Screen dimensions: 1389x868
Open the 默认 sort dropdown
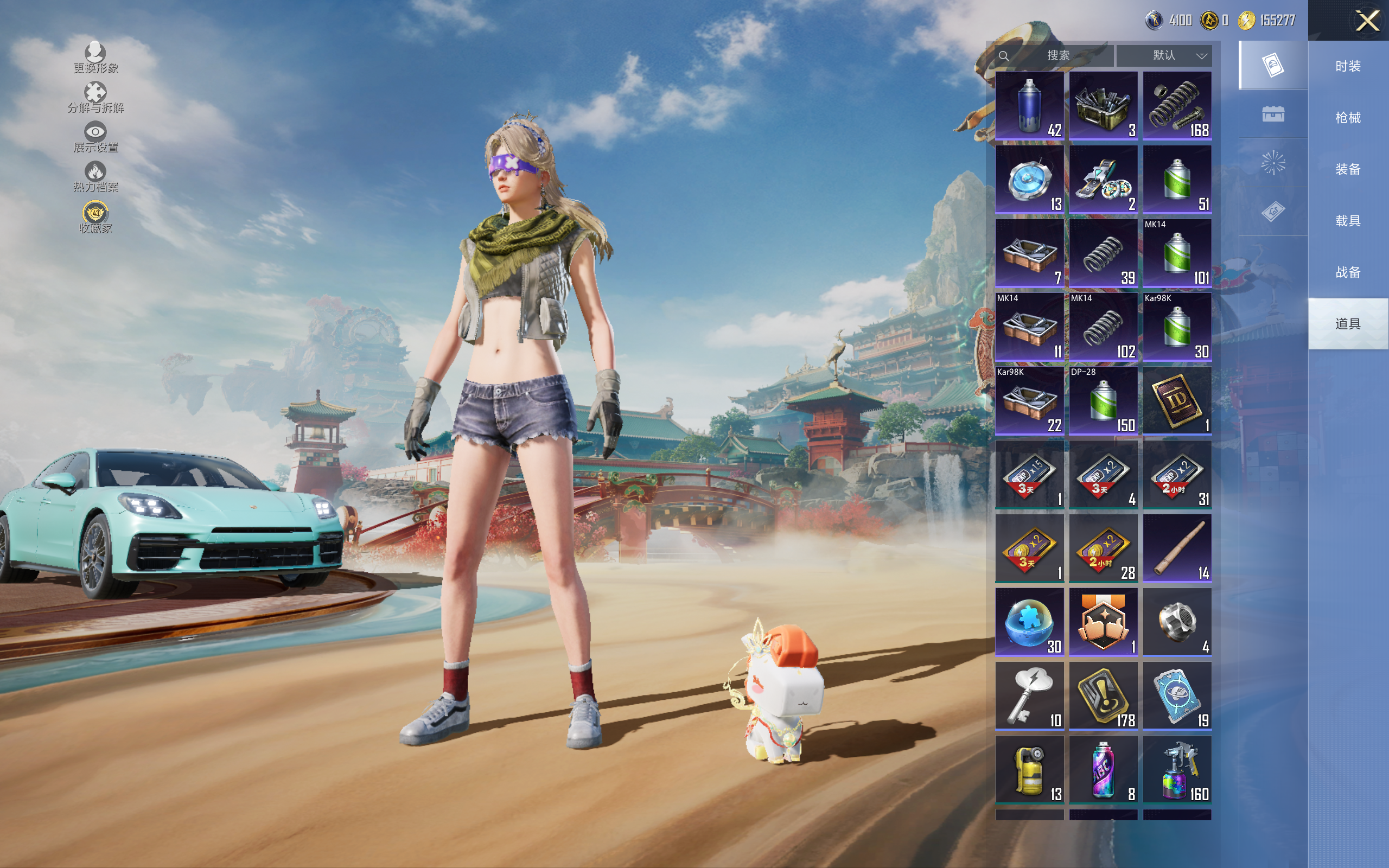click(1164, 56)
